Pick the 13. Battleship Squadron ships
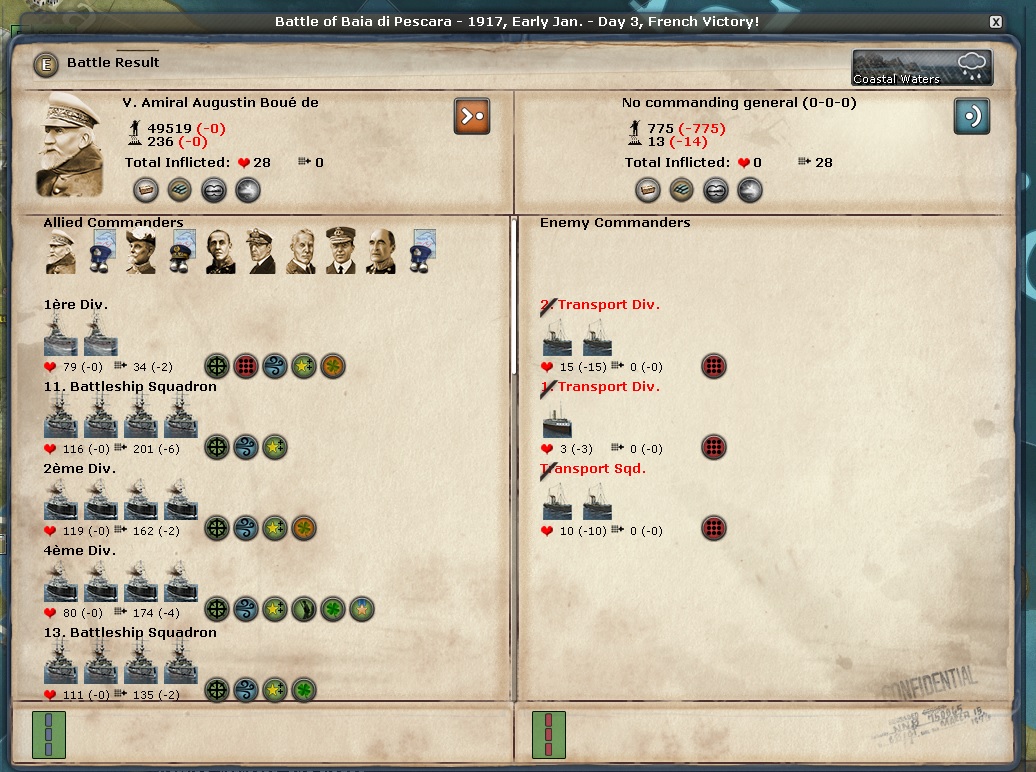 120,663
